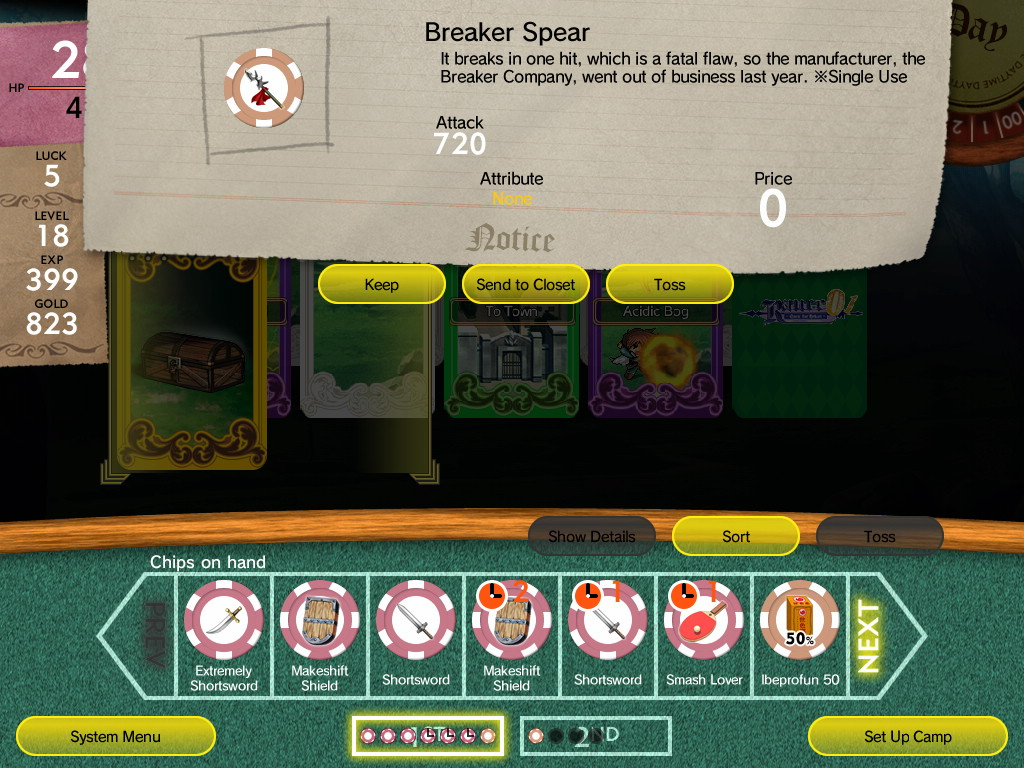
Task: Go to NEXT page of chips
Action: [x=869, y=636]
